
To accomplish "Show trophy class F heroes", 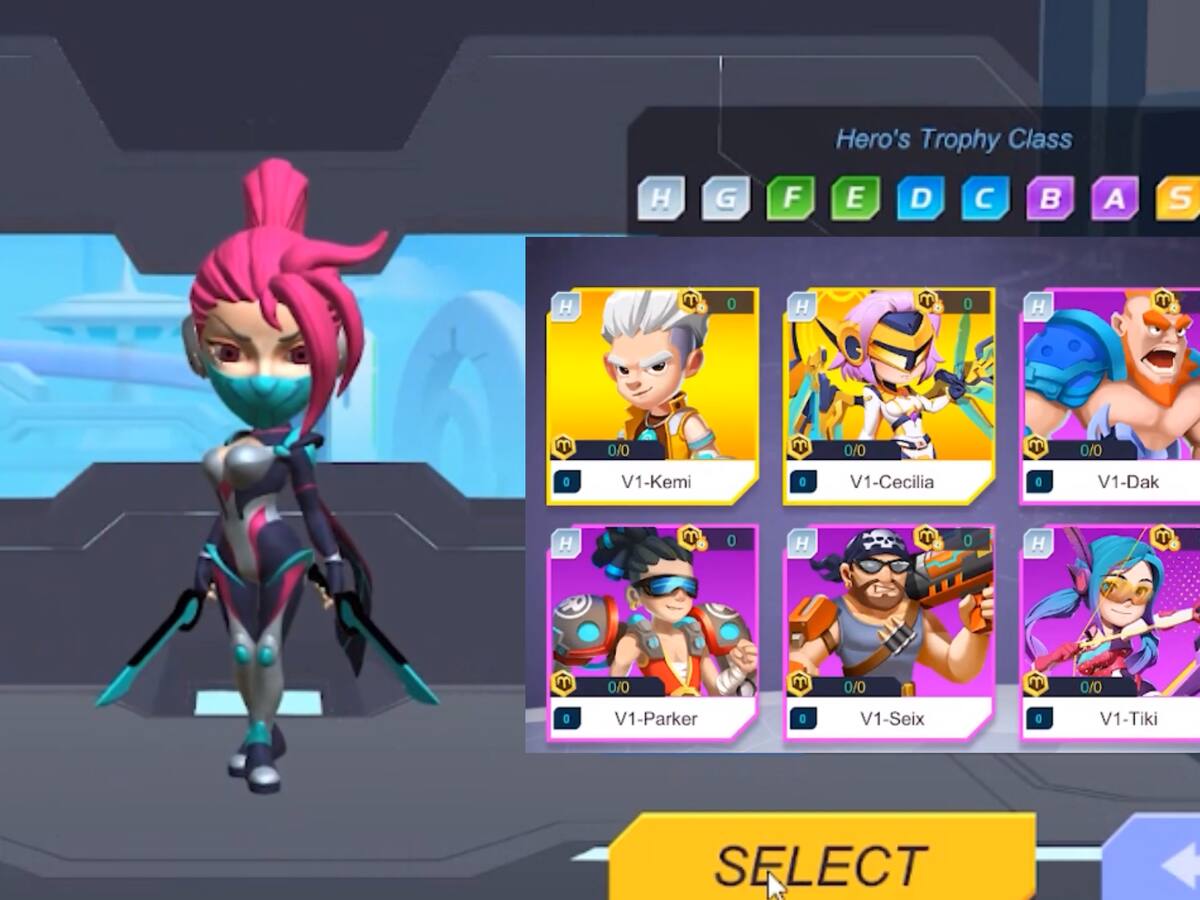I will 791,198.
